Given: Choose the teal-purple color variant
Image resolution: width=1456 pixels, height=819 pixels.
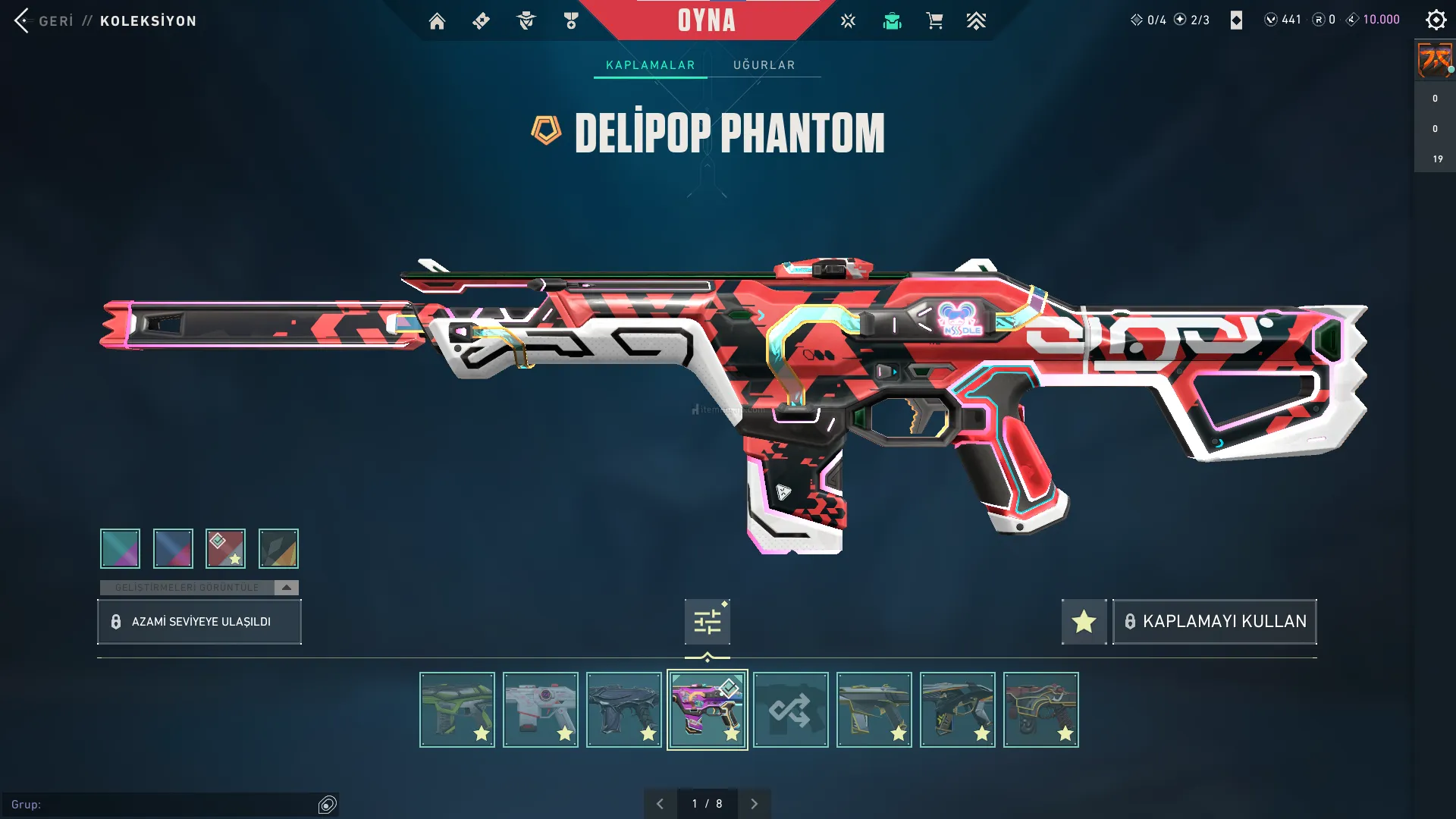Looking at the screenshot, I should coord(120,548).
